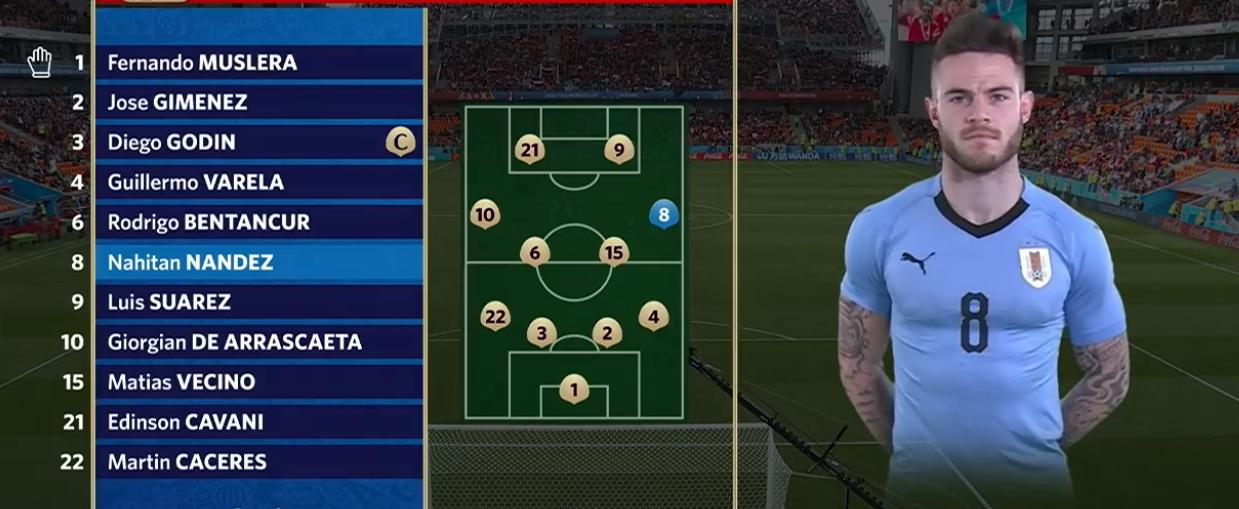Choose the number 6 marker on the formation

[x=535, y=253]
